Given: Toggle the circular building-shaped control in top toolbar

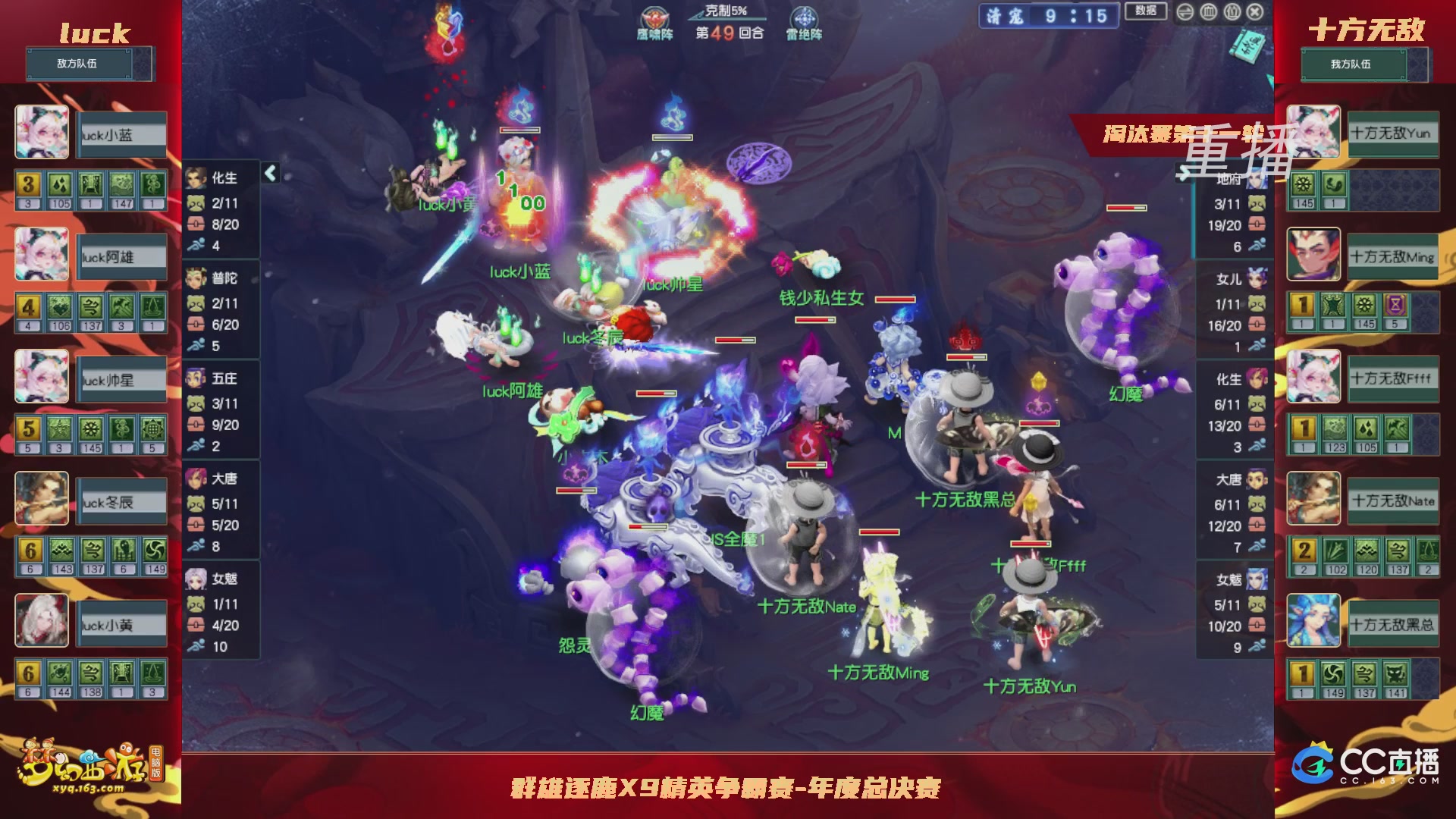Looking at the screenshot, I should pyautogui.click(x=1209, y=12).
